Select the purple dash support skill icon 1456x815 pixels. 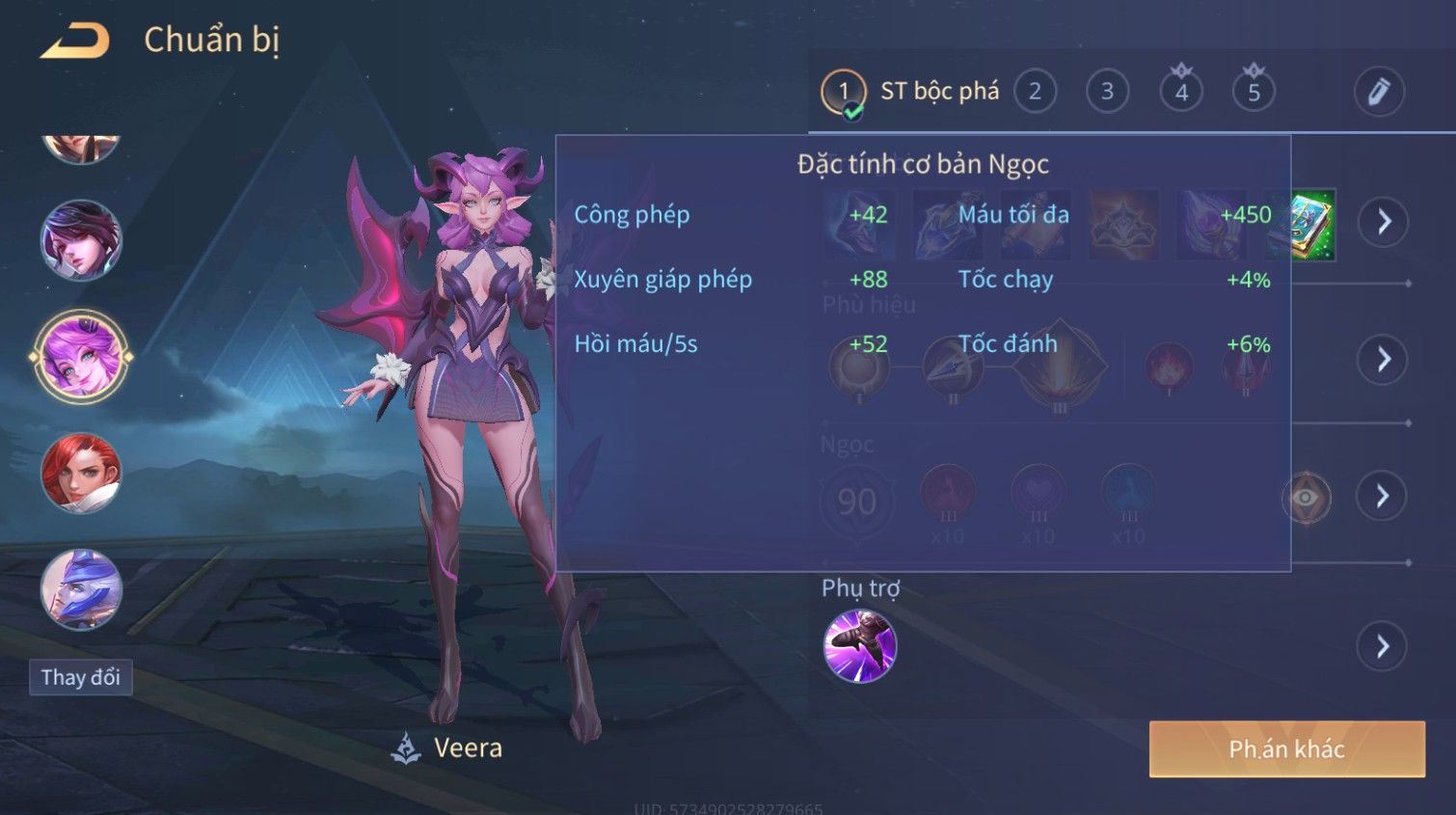(860, 646)
